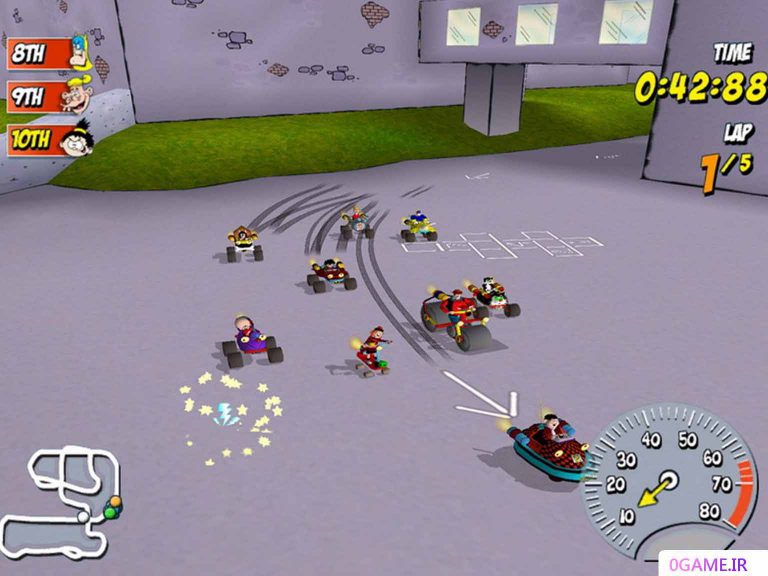
Task: Click the speedometer gauge
Action: tap(667, 479)
